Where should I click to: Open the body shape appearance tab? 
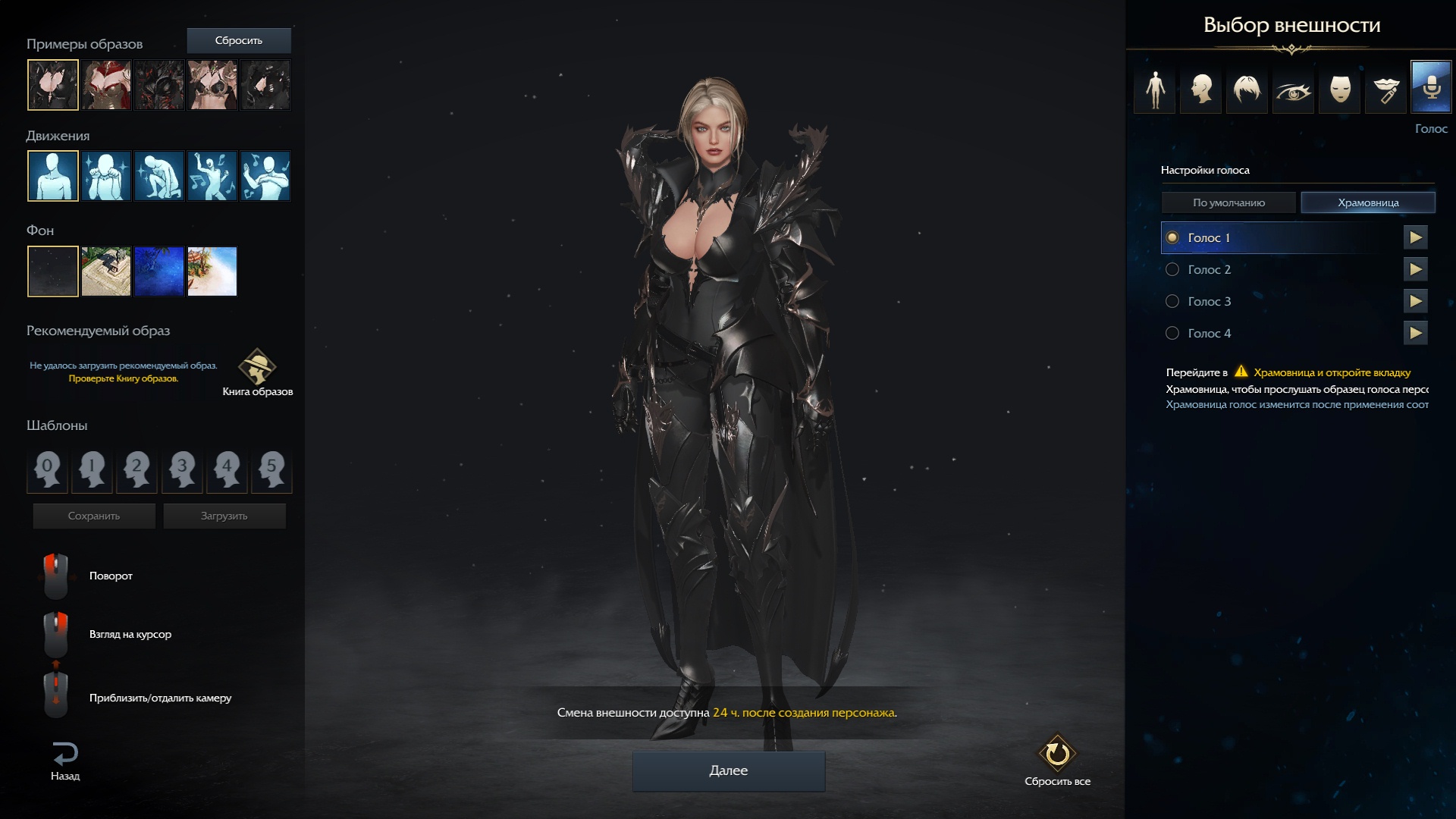point(1155,89)
